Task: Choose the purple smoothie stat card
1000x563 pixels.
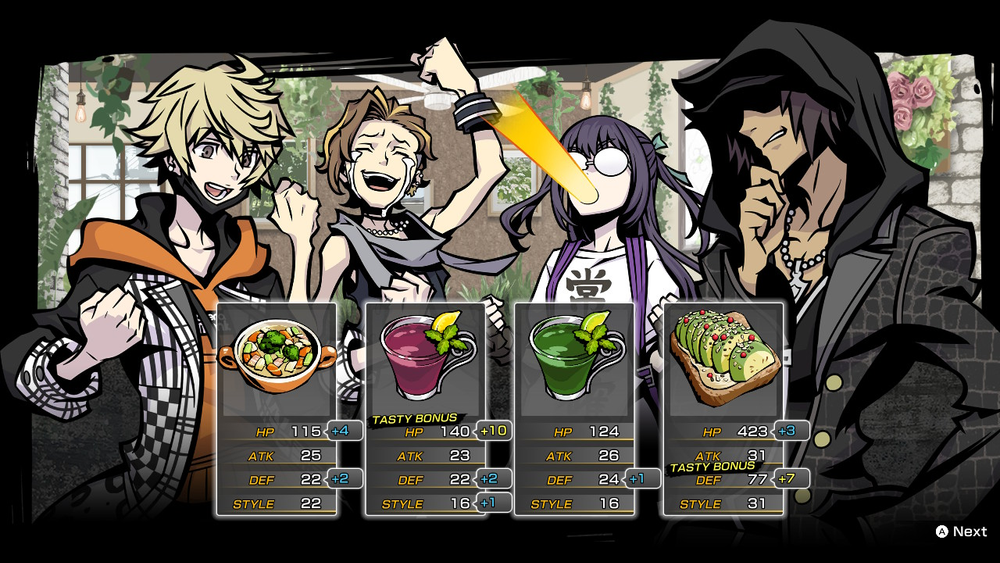Action: (425, 409)
